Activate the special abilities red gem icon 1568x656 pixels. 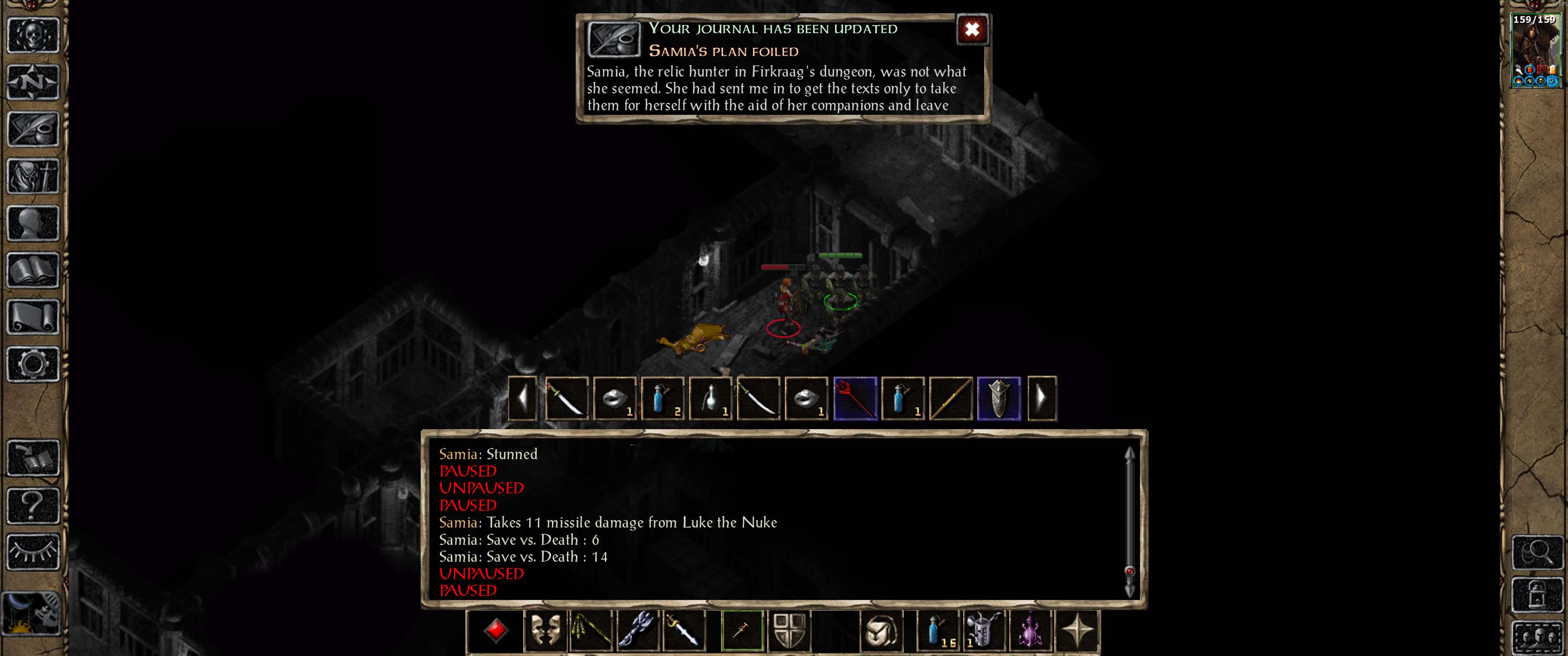[x=497, y=631]
